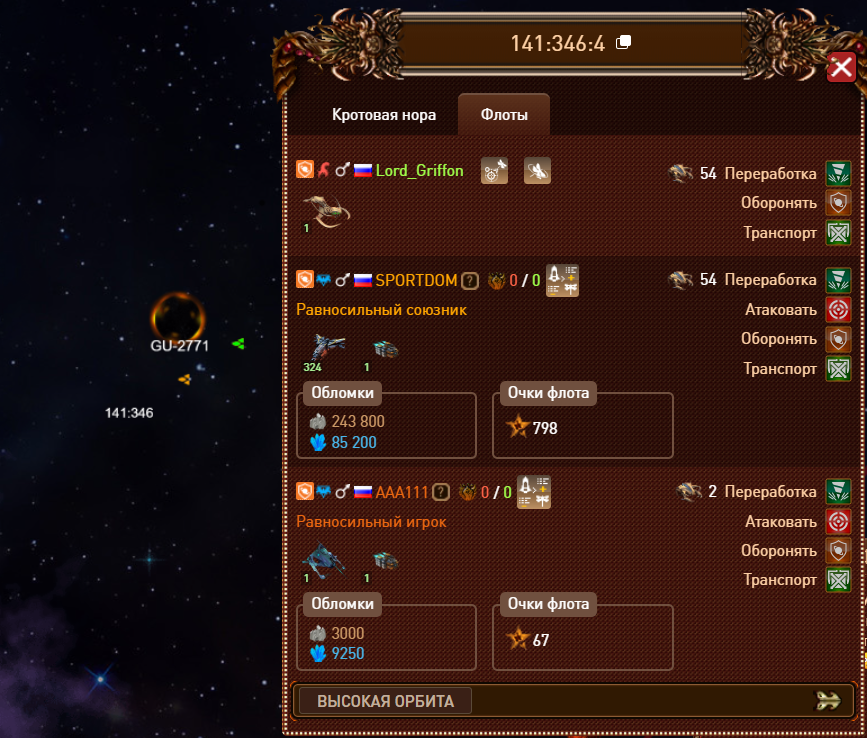Close the fleet info panel
The image size is (867, 738).
(840, 68)
